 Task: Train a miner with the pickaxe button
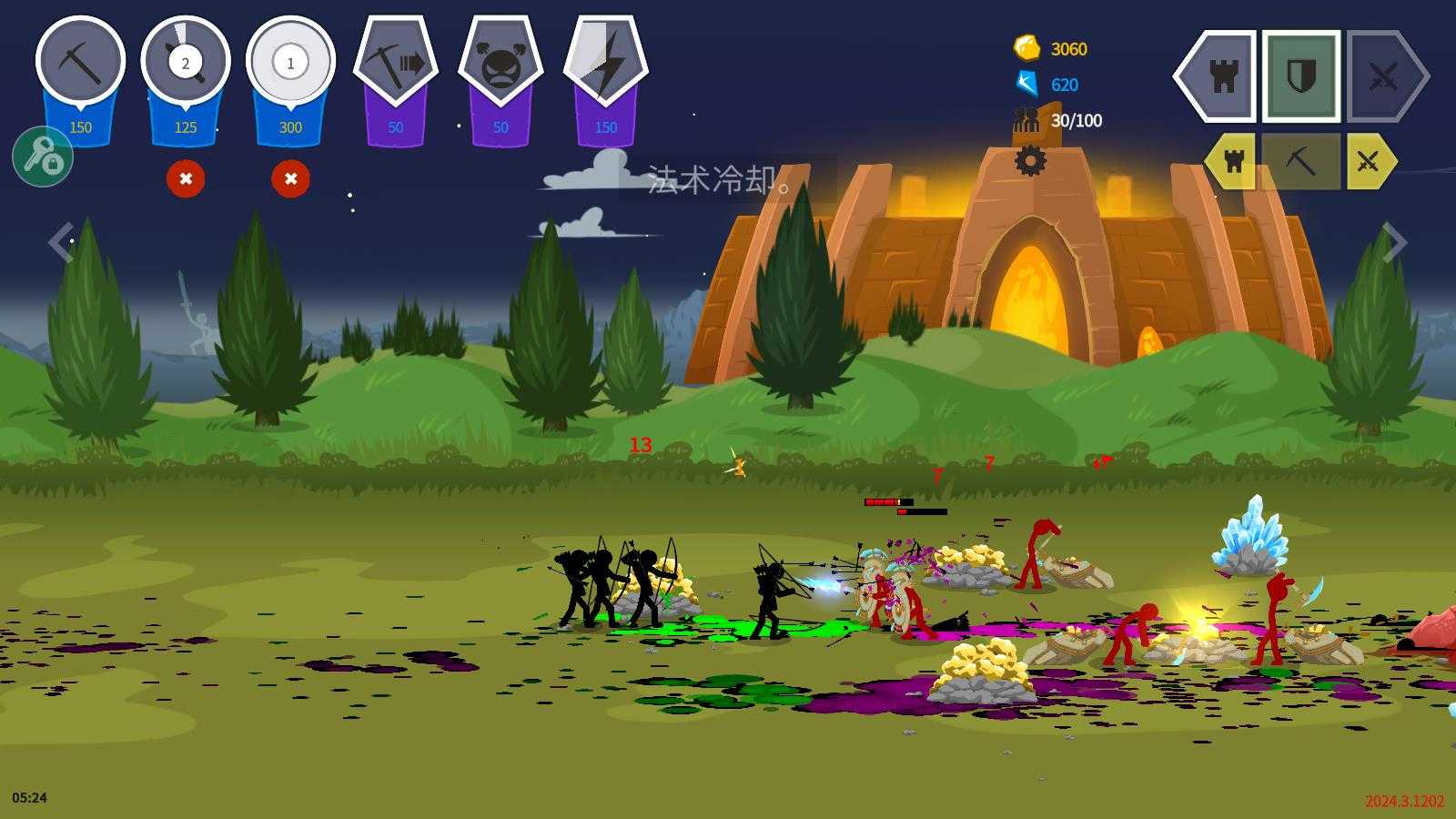point(80,63)
